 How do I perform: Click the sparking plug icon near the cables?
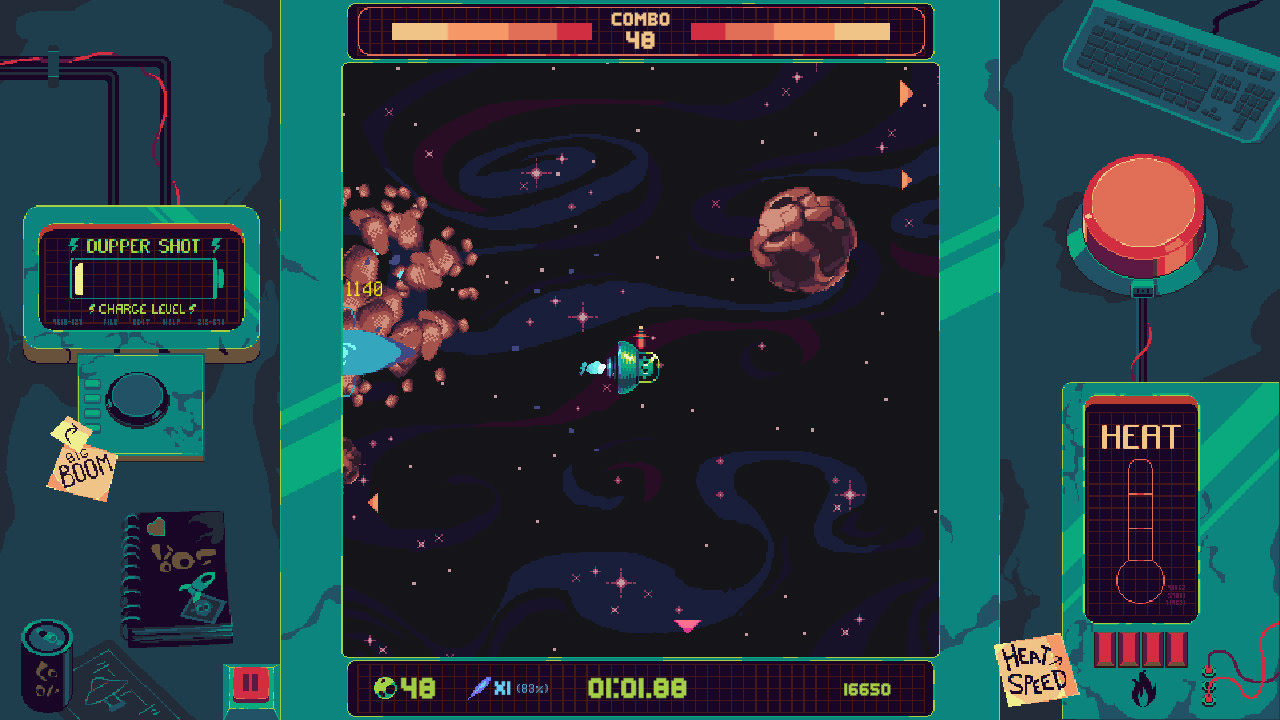tap(1209, 687)
